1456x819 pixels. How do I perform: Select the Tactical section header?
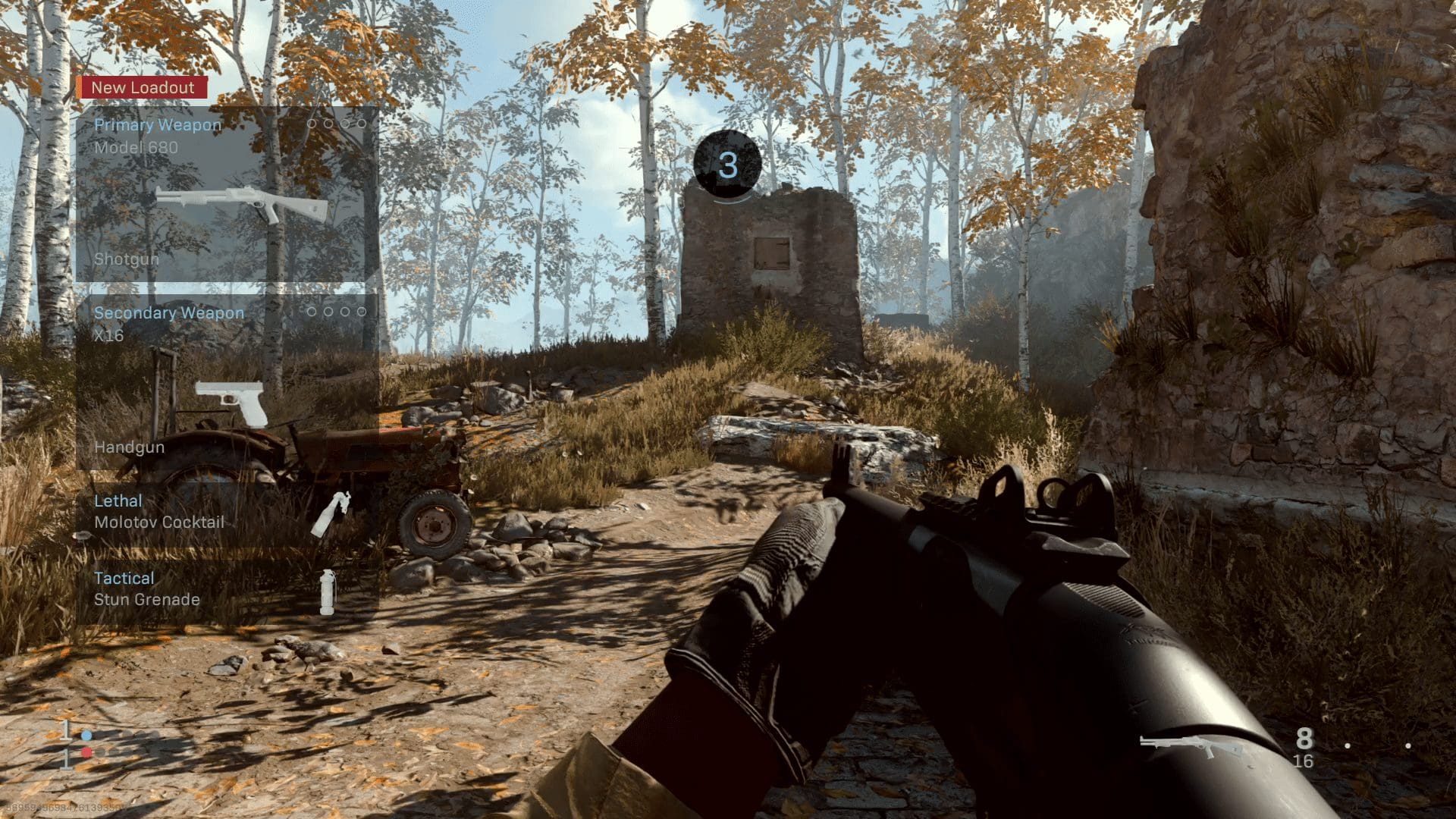click(124, 578)
